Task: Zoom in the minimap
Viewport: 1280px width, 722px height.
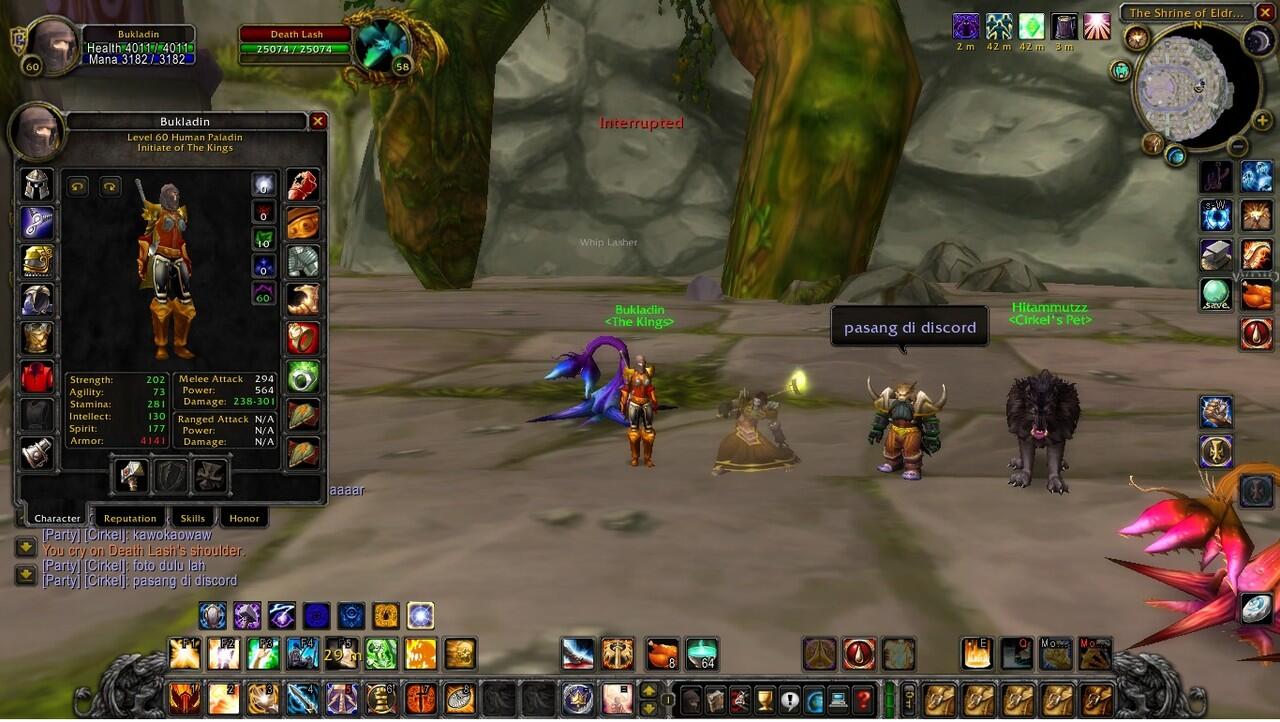Action: pyautogui.click(x=1262, y=121)
